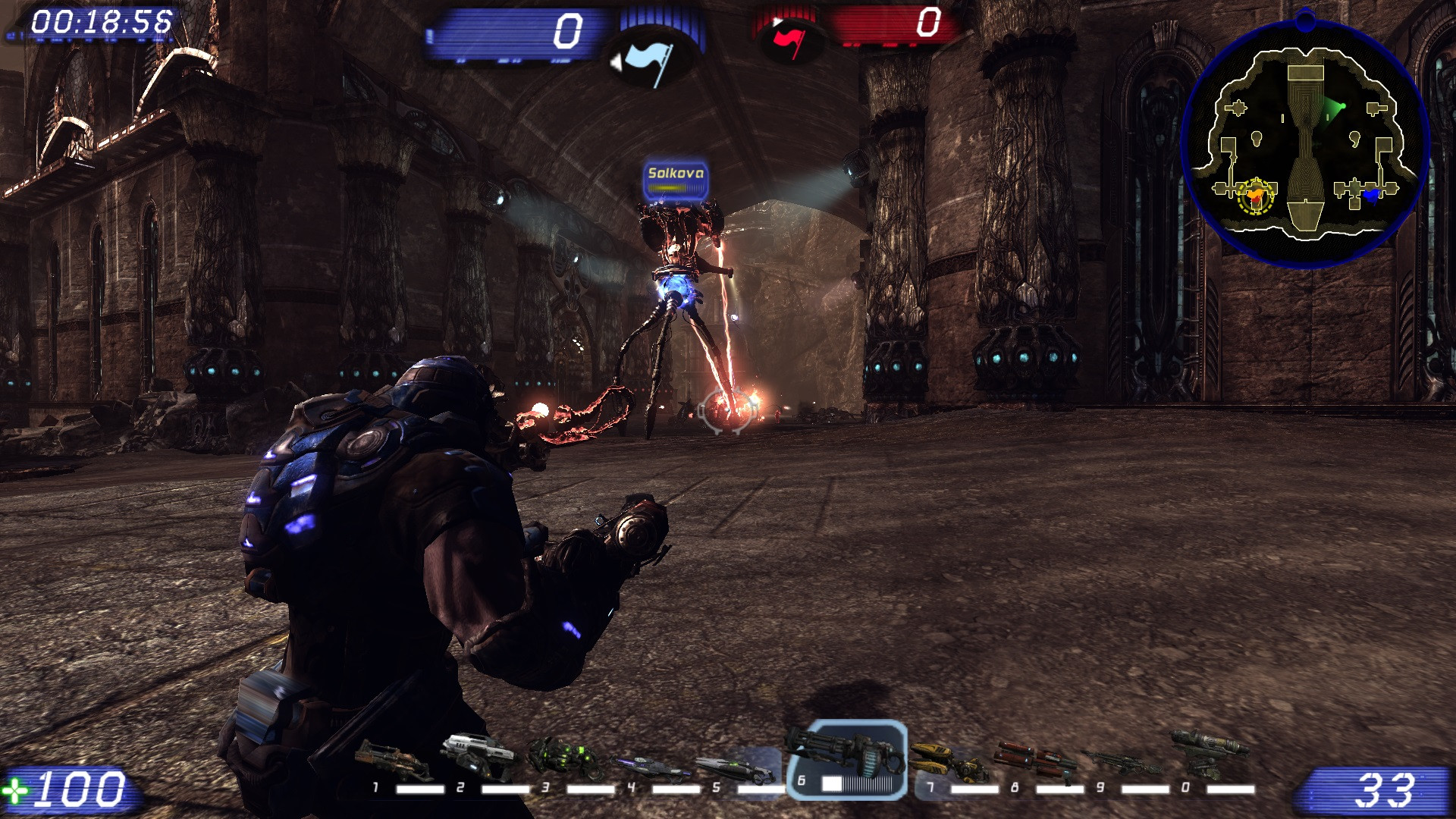The width and height of the screenshot is (1456, 819).
Task: Click Solkova's nameplate above the enemy
Action: click(677, 174)
